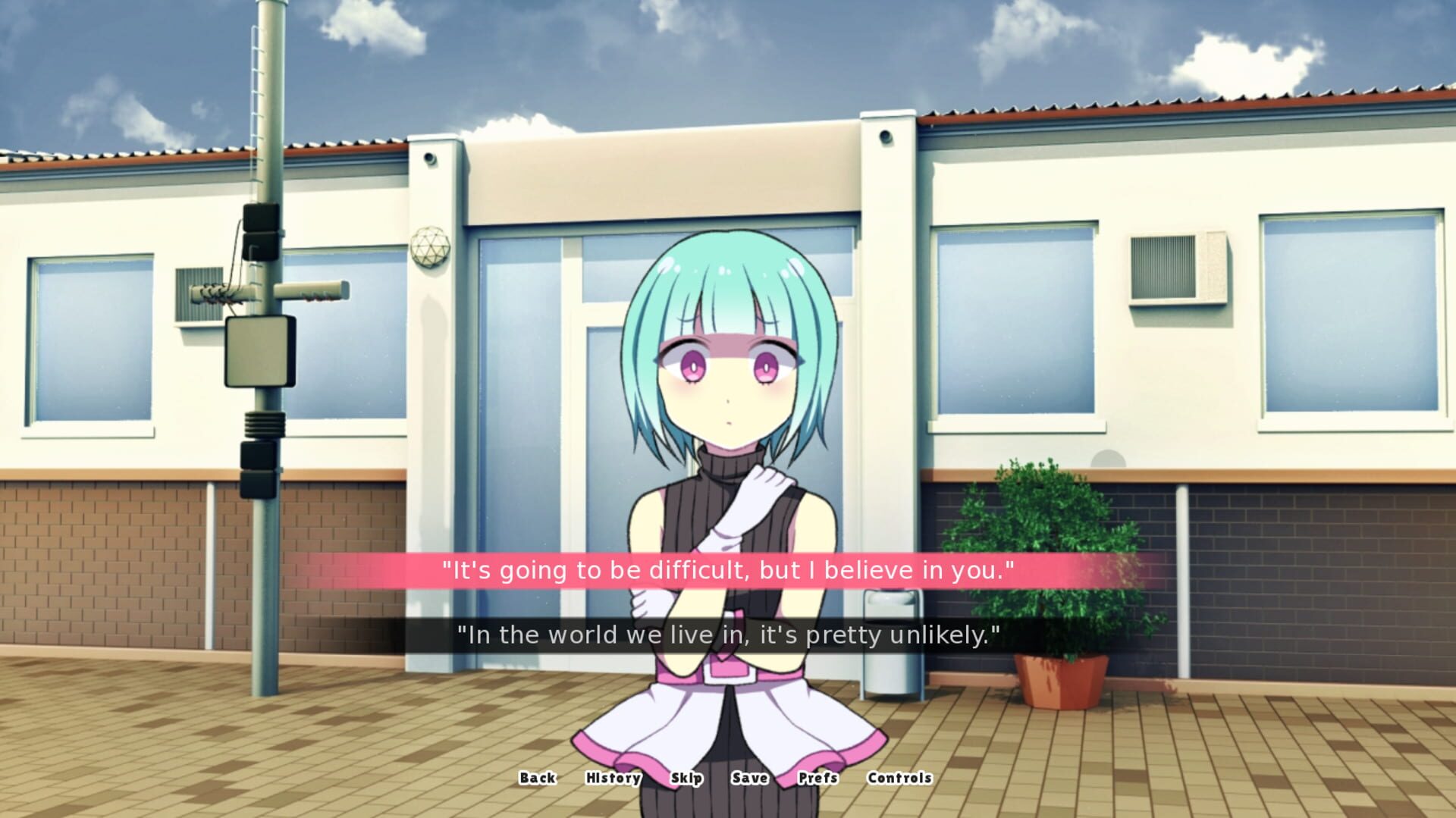Open Prefs to adjust settings
1456x818 pixels.
(x=819, y=779)
